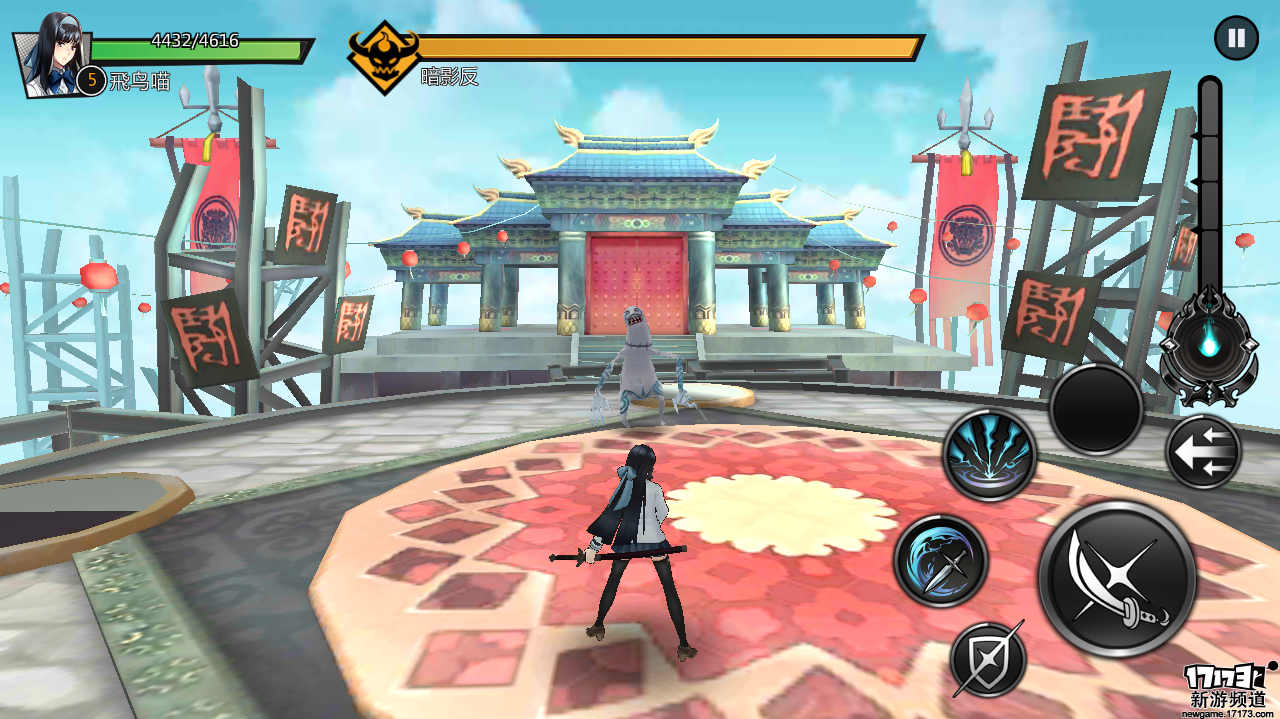Activate the lightning strike skill
The image size is (1280, 719).
pos(990,454)
